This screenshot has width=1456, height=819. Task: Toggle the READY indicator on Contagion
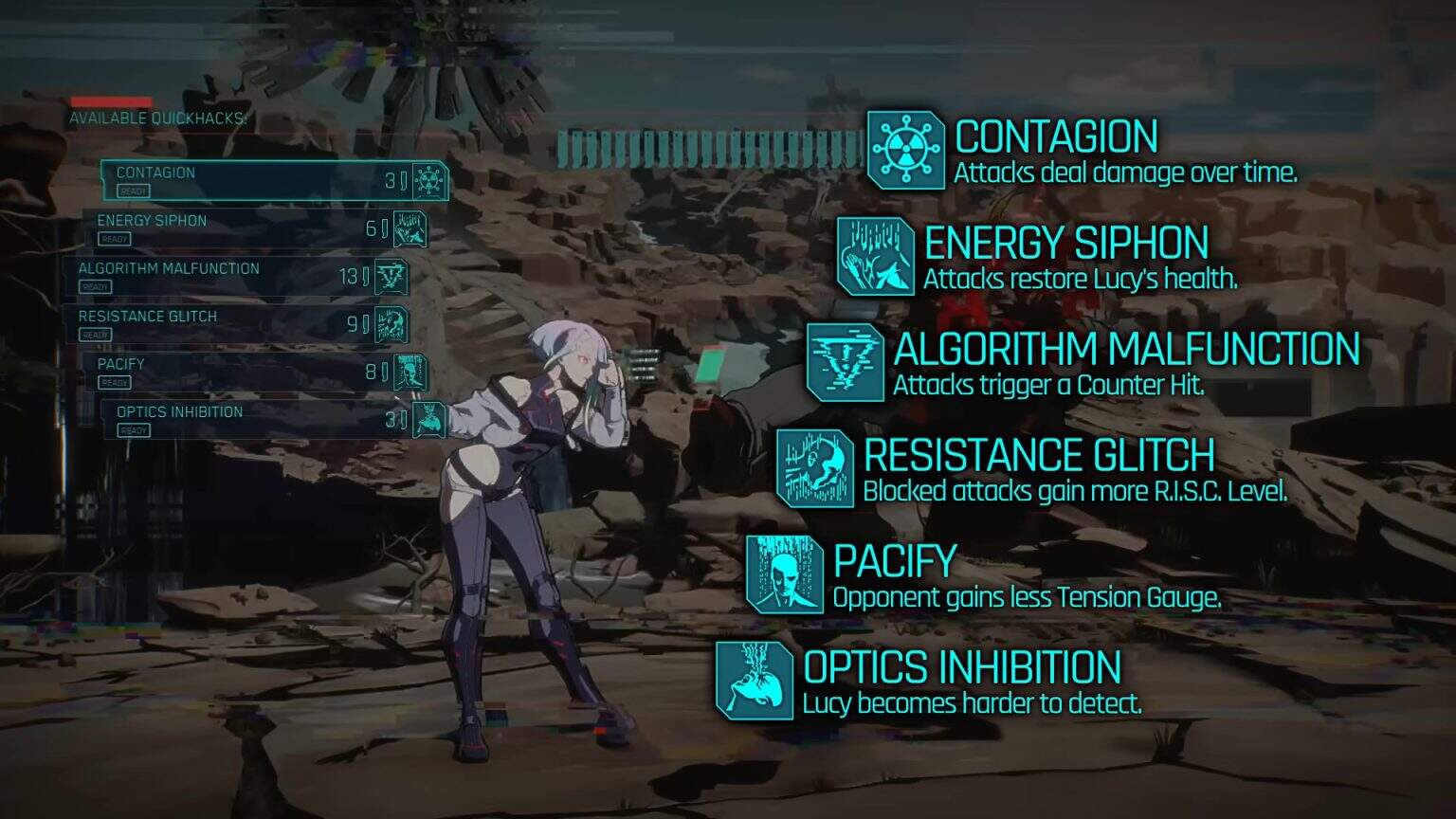click(133, 191)
